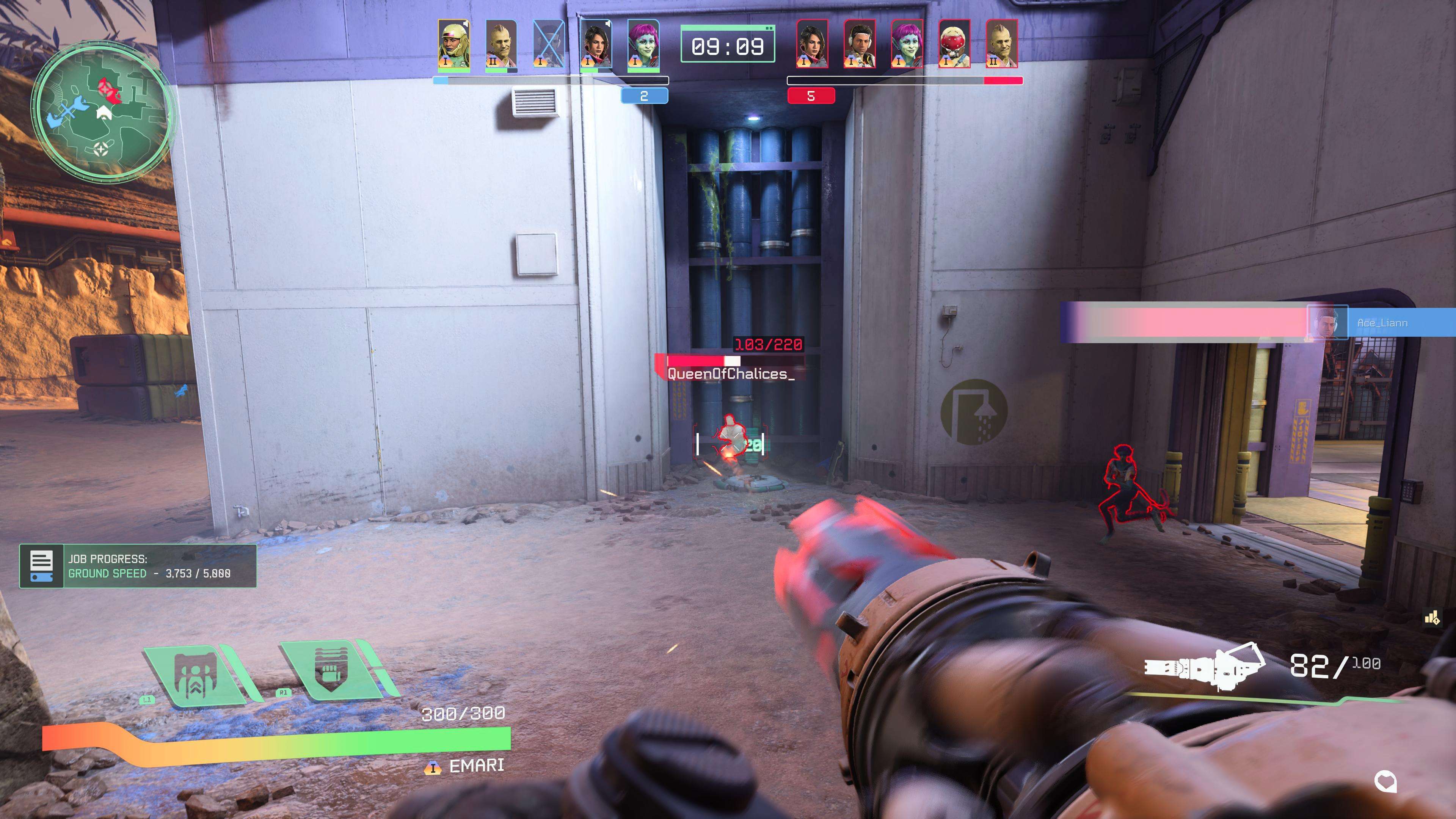1456x819 pixels.
Task: Select the minigun weapon icon
Action: pos(1204,667)
